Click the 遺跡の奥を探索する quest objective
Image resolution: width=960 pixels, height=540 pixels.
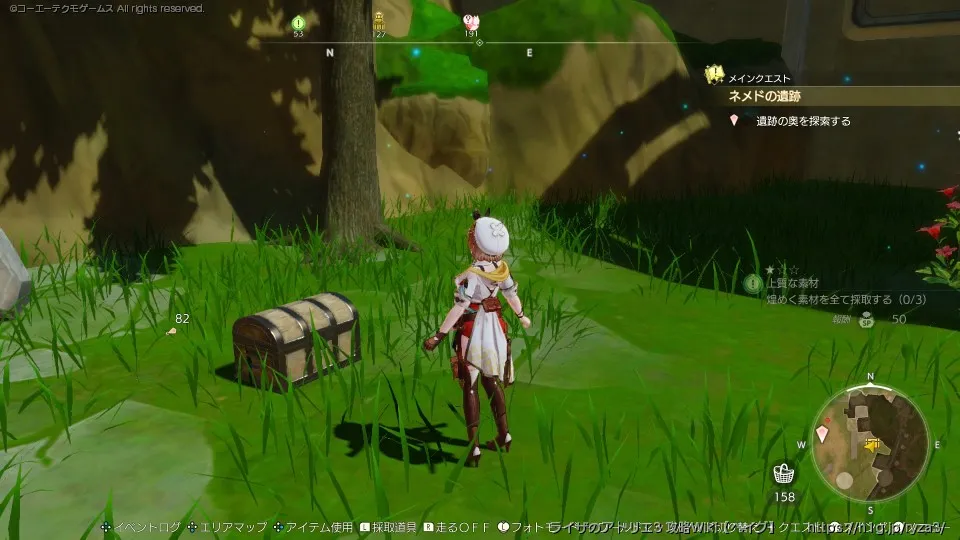click(x=803, y=121)
